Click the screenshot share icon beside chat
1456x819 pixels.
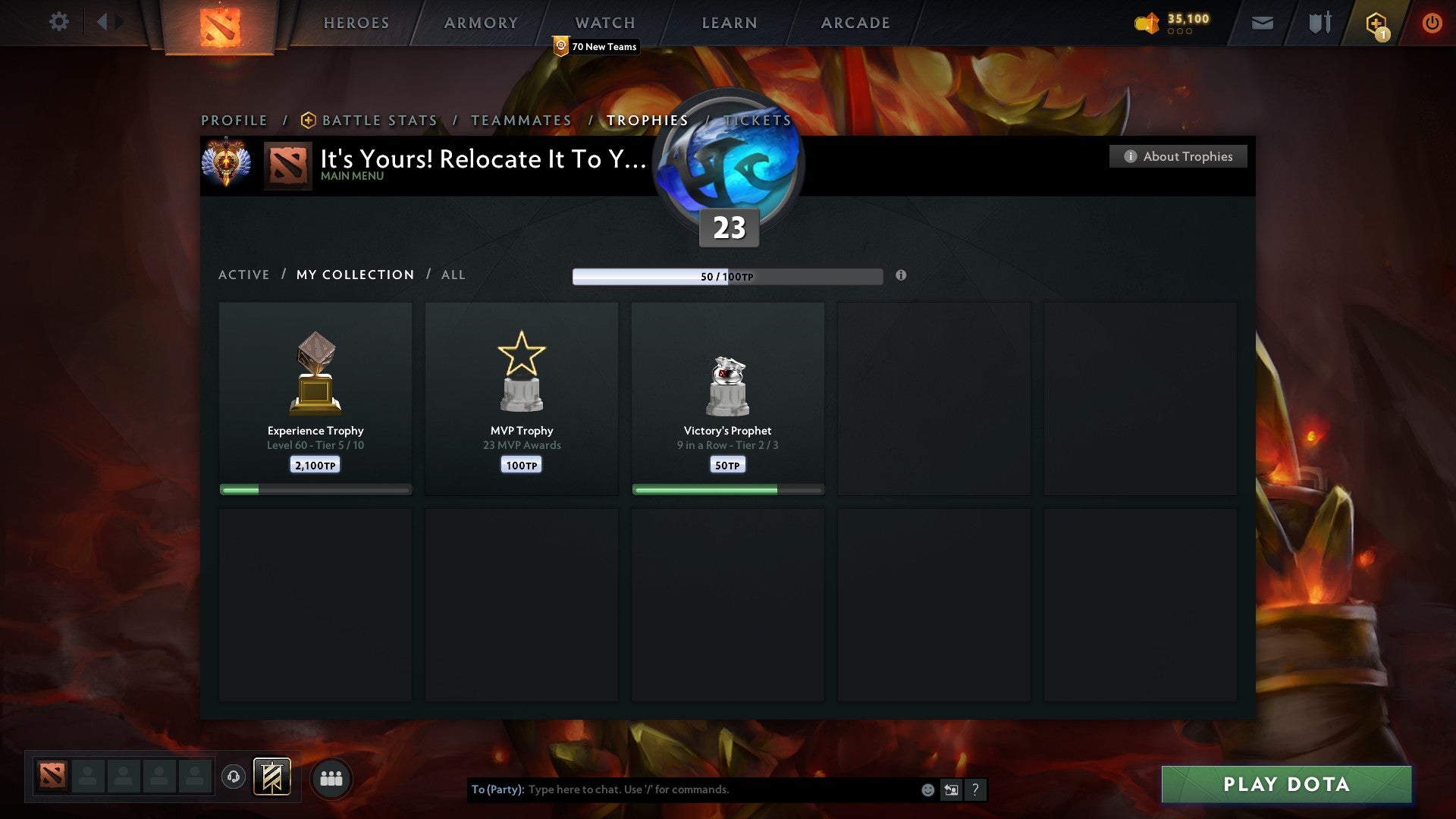[950, 789]
